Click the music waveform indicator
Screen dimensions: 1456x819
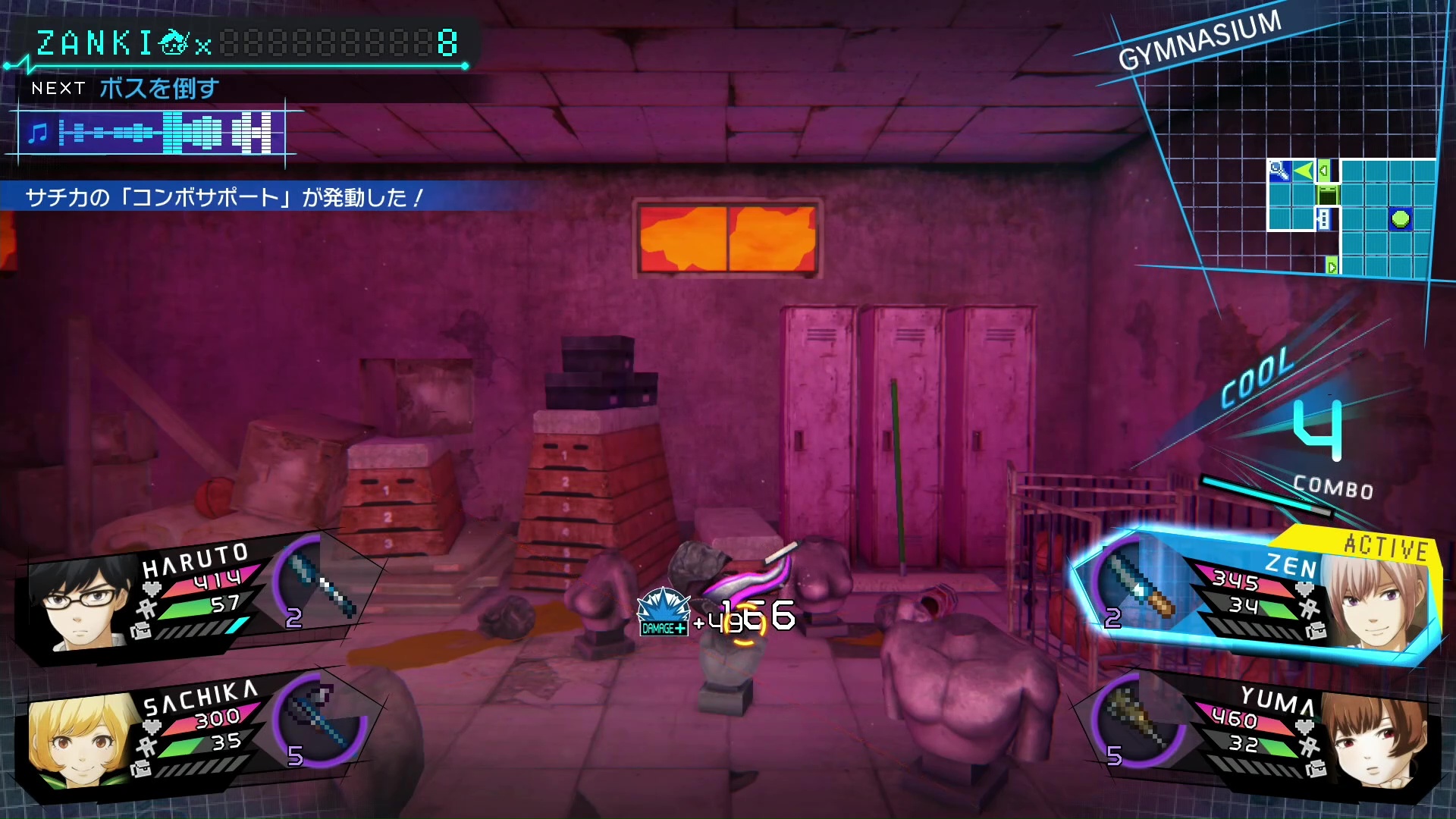(x=152, y=133)
